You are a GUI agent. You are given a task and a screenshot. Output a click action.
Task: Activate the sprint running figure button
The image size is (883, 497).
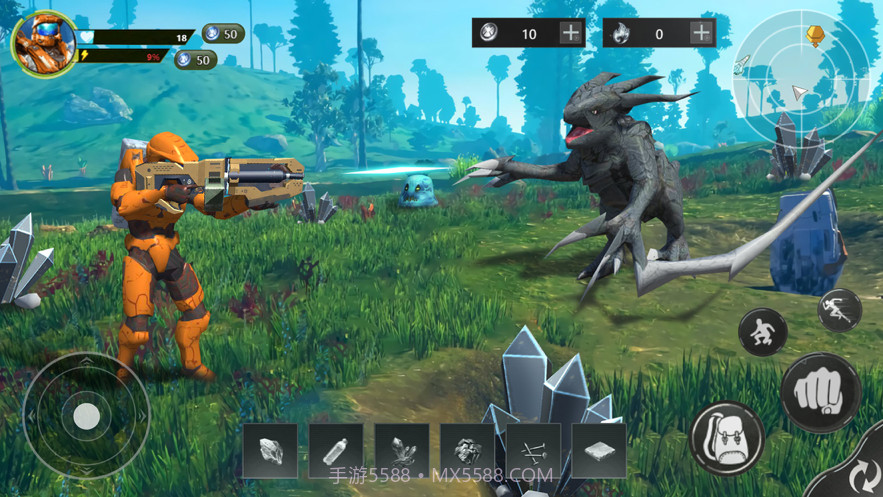[x=839, y=310]
